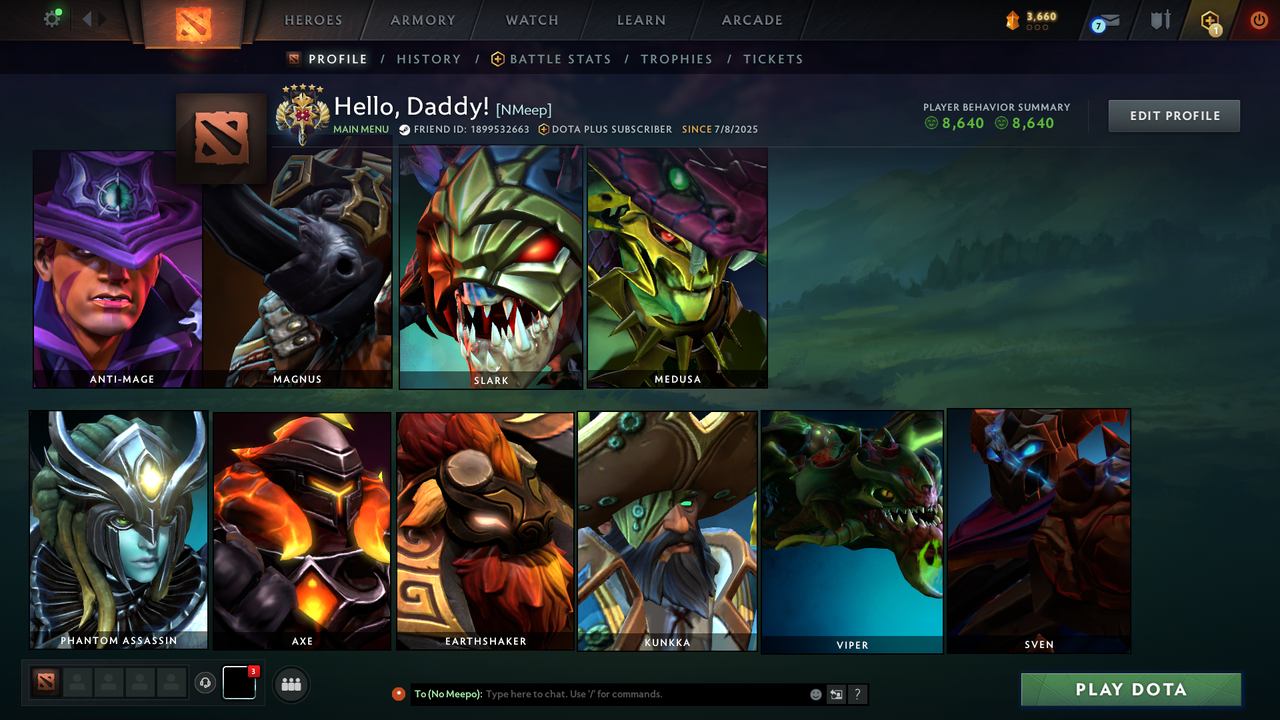Open the Armory shield-and-sword icon
Viewport: 1280px width, 720px height.
pyautogui.click(x=1160, y=19)
